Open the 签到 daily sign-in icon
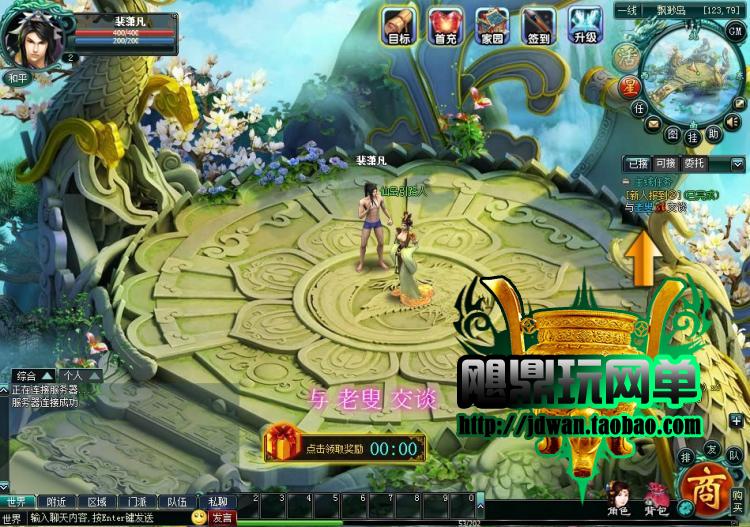Screen dimensions: 750x527 [x=538, y=25]
